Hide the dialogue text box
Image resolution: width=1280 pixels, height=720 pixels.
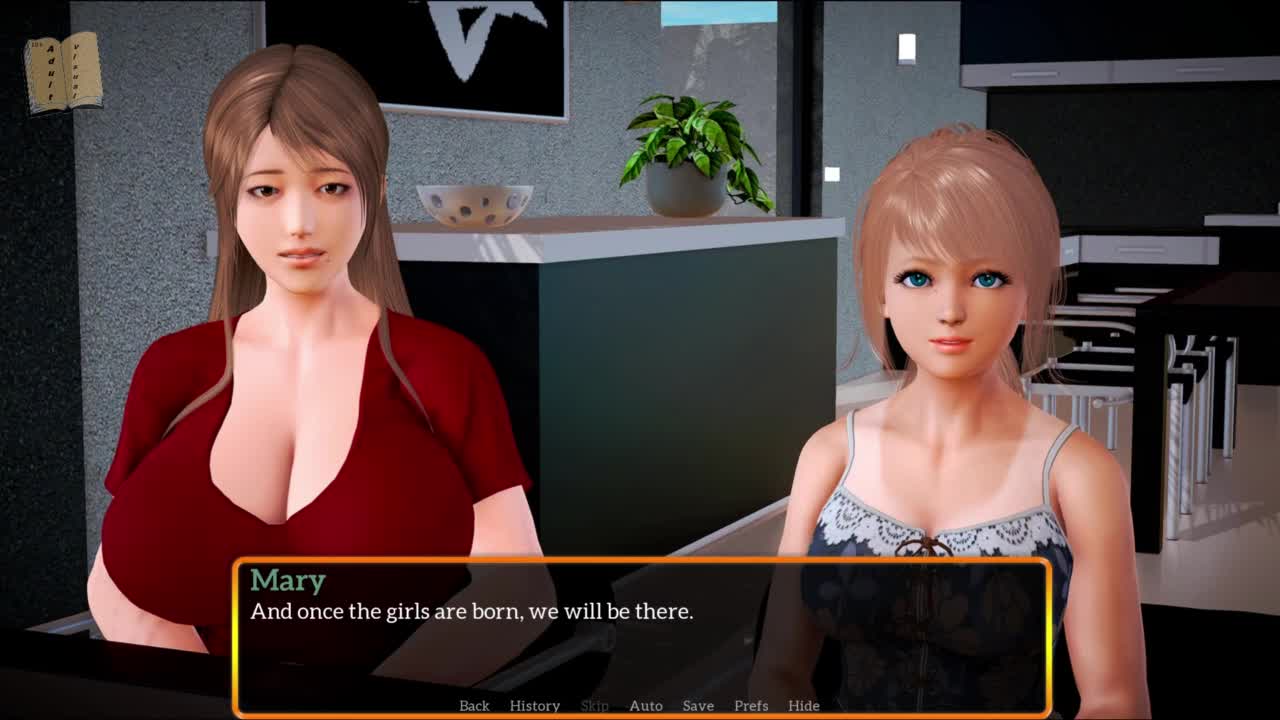803,705
